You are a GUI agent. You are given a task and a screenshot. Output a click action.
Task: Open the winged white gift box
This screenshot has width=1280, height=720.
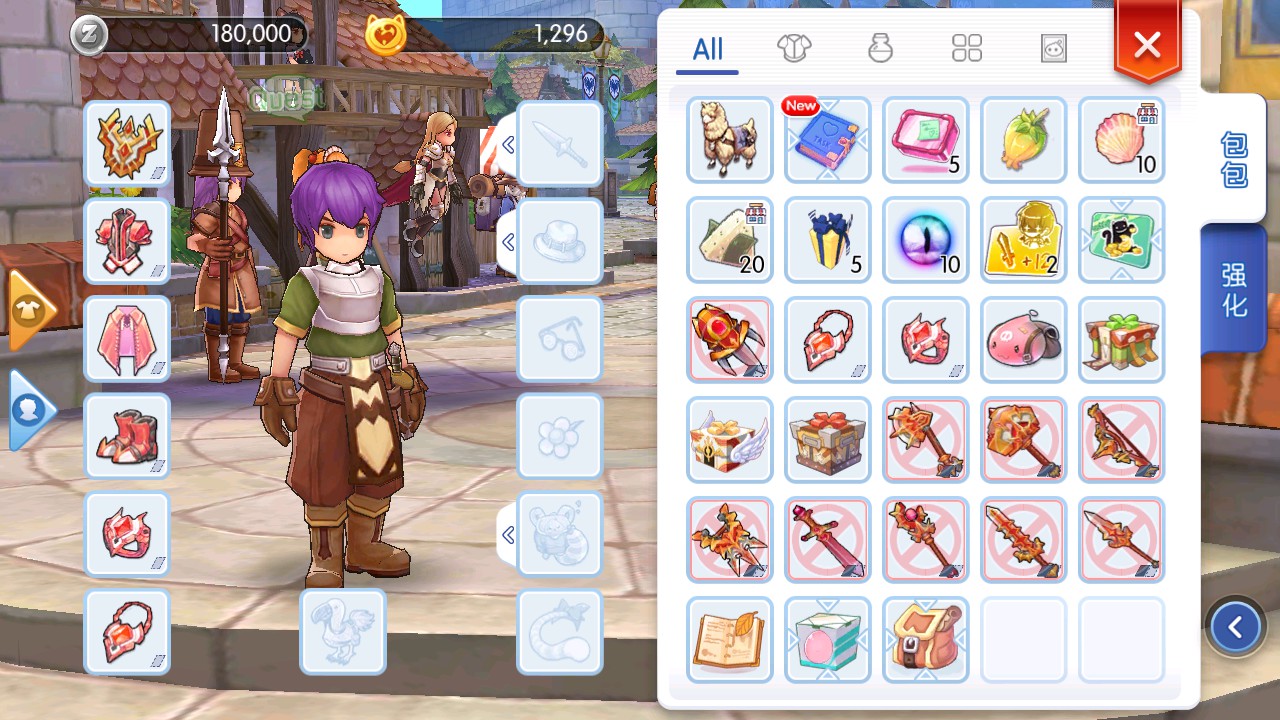tap(730, 440)
